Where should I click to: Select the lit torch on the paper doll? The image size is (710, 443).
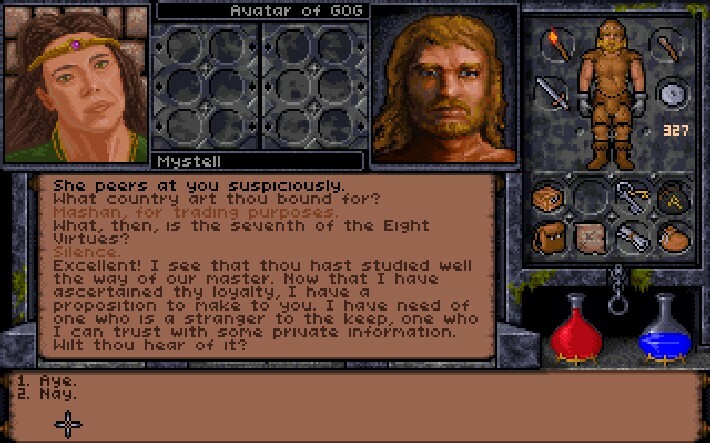551,44
